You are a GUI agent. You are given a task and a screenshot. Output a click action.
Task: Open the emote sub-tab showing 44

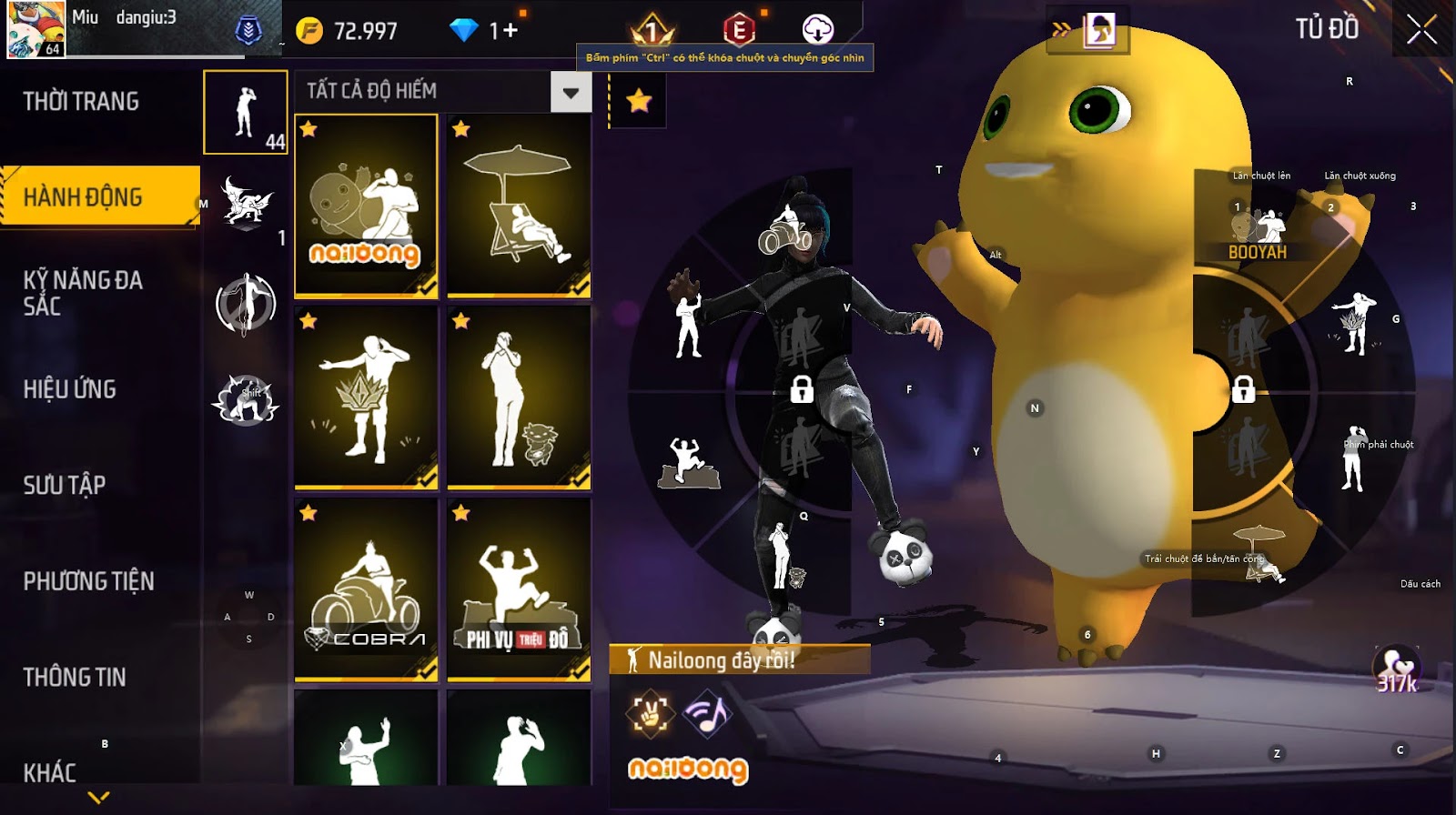(246, 113)
